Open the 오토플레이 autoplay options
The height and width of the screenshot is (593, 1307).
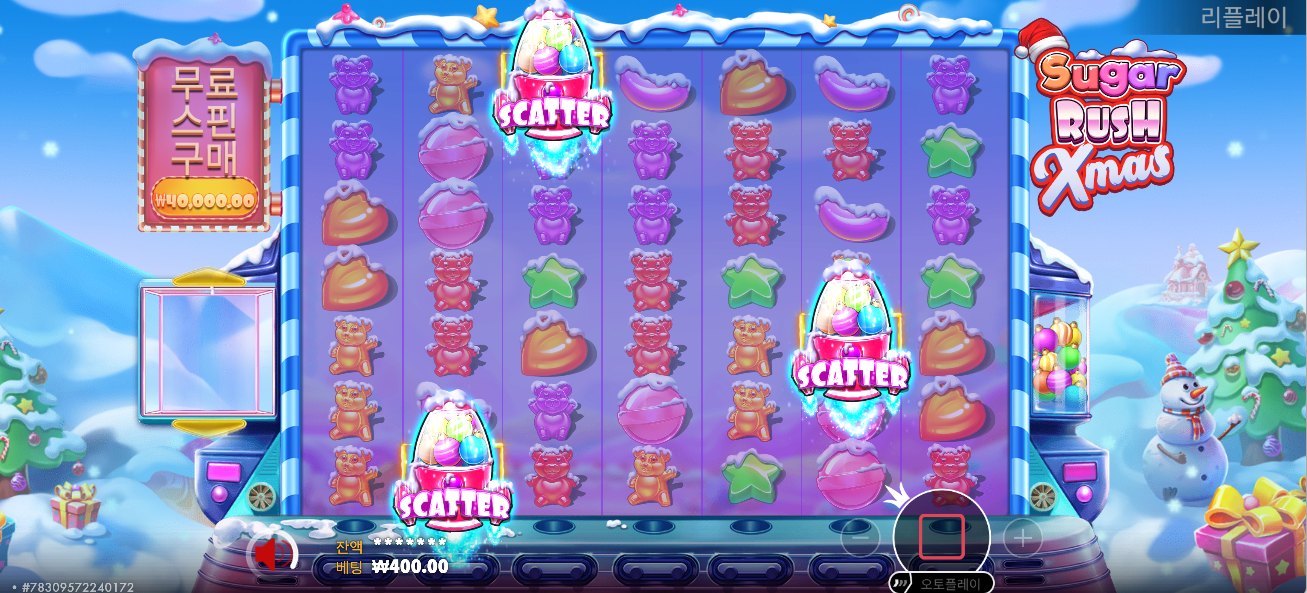pos(942,582)
